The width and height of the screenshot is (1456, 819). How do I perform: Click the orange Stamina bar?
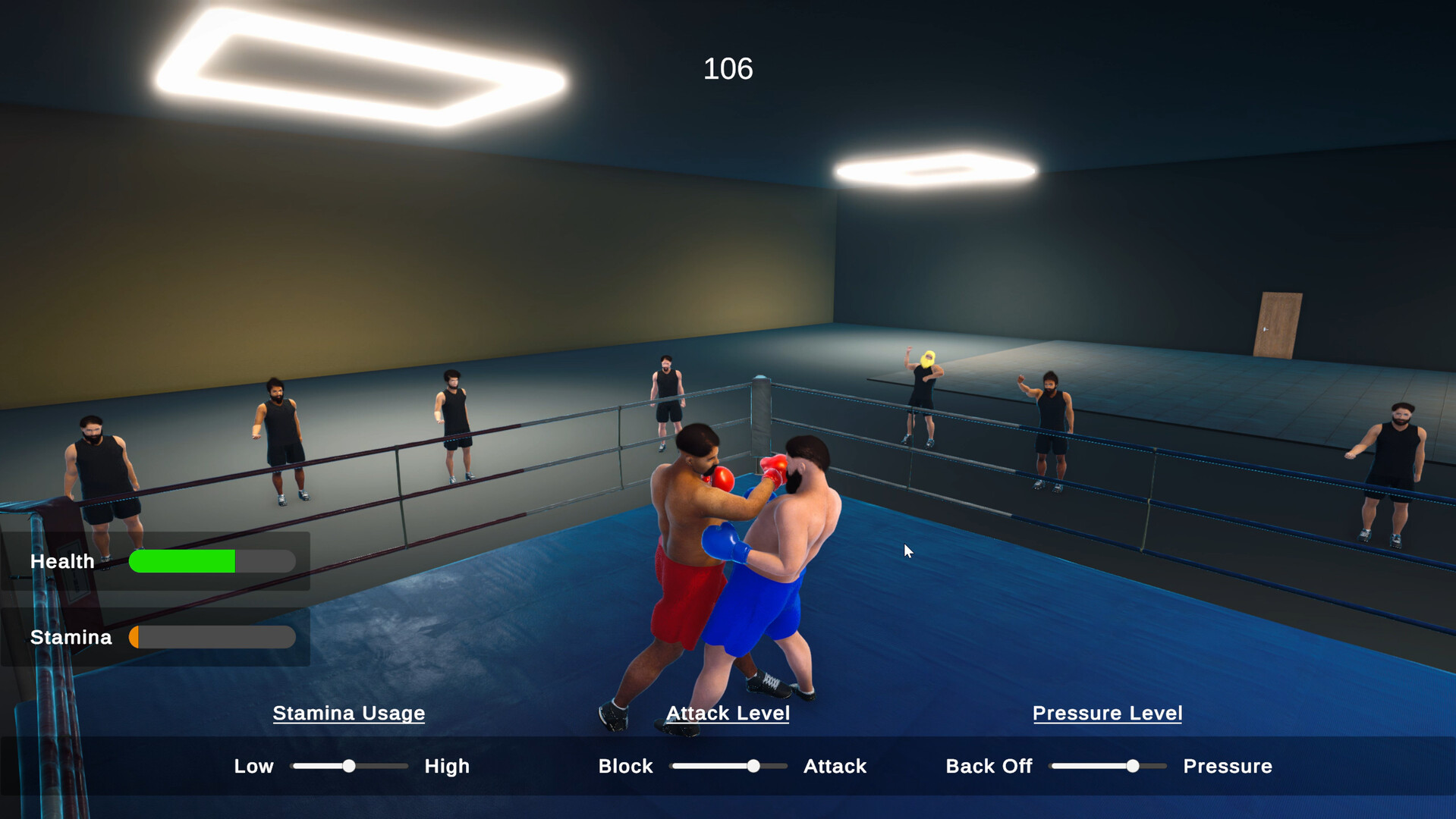pos(137,637)
